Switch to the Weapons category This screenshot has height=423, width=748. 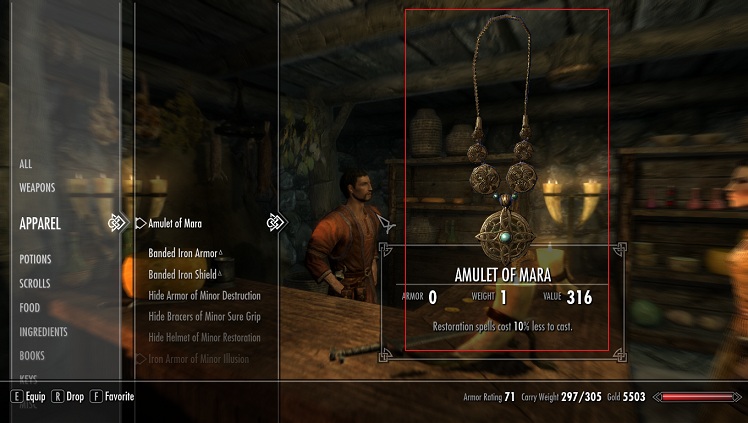click(x=37, y=187)
